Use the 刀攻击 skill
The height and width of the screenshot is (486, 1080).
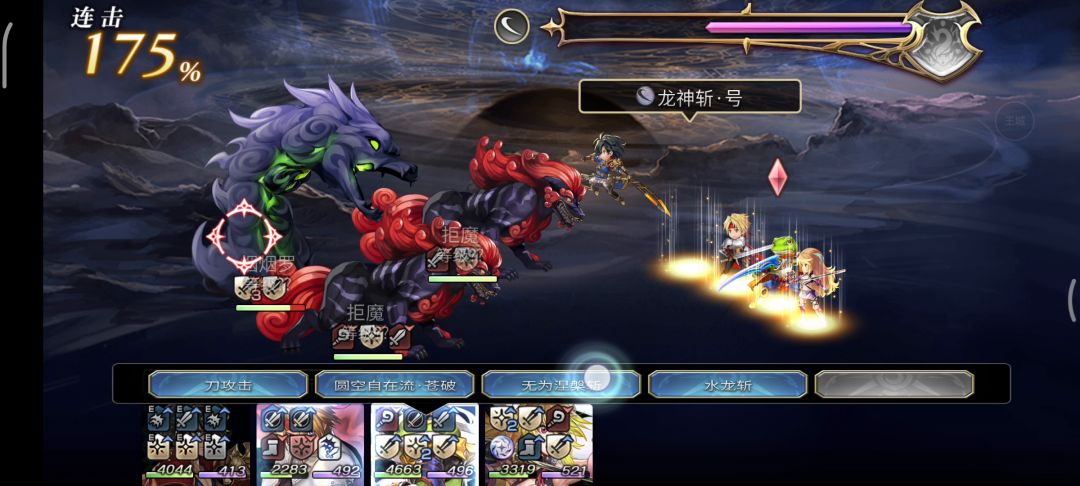coord(228,384)
